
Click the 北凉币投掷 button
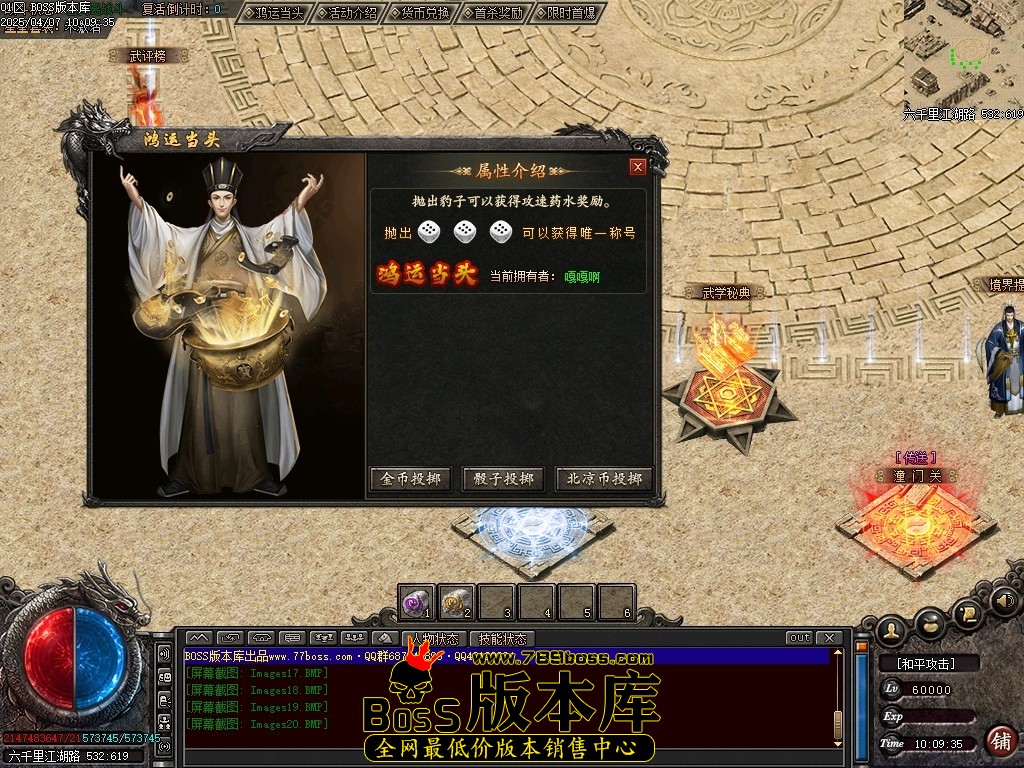tap(604, 479)
